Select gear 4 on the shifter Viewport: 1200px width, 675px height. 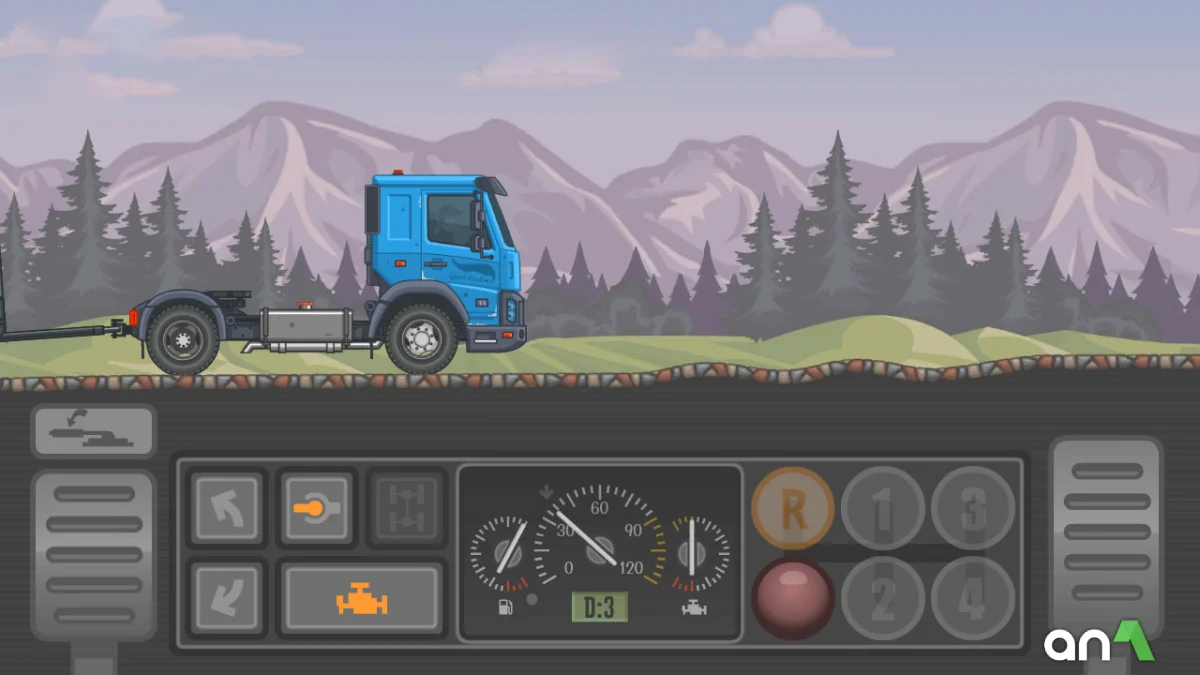[972, 598]
